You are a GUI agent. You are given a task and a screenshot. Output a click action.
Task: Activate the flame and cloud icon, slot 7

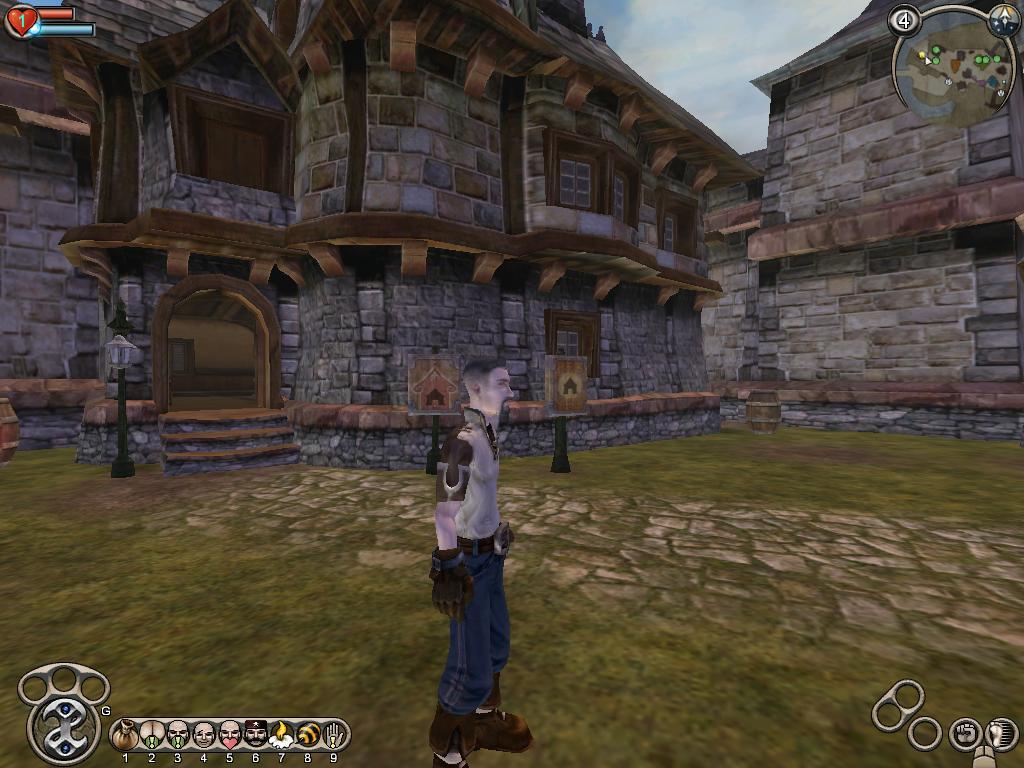pyautogui.click(x=282, y=735)
